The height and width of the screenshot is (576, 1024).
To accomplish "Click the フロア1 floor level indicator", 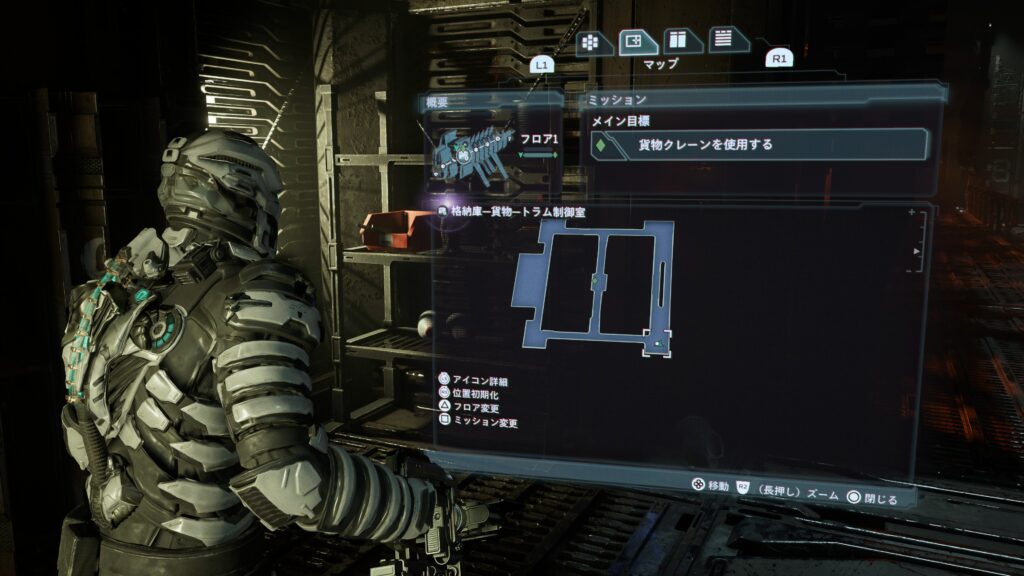I will coord(538,141).
